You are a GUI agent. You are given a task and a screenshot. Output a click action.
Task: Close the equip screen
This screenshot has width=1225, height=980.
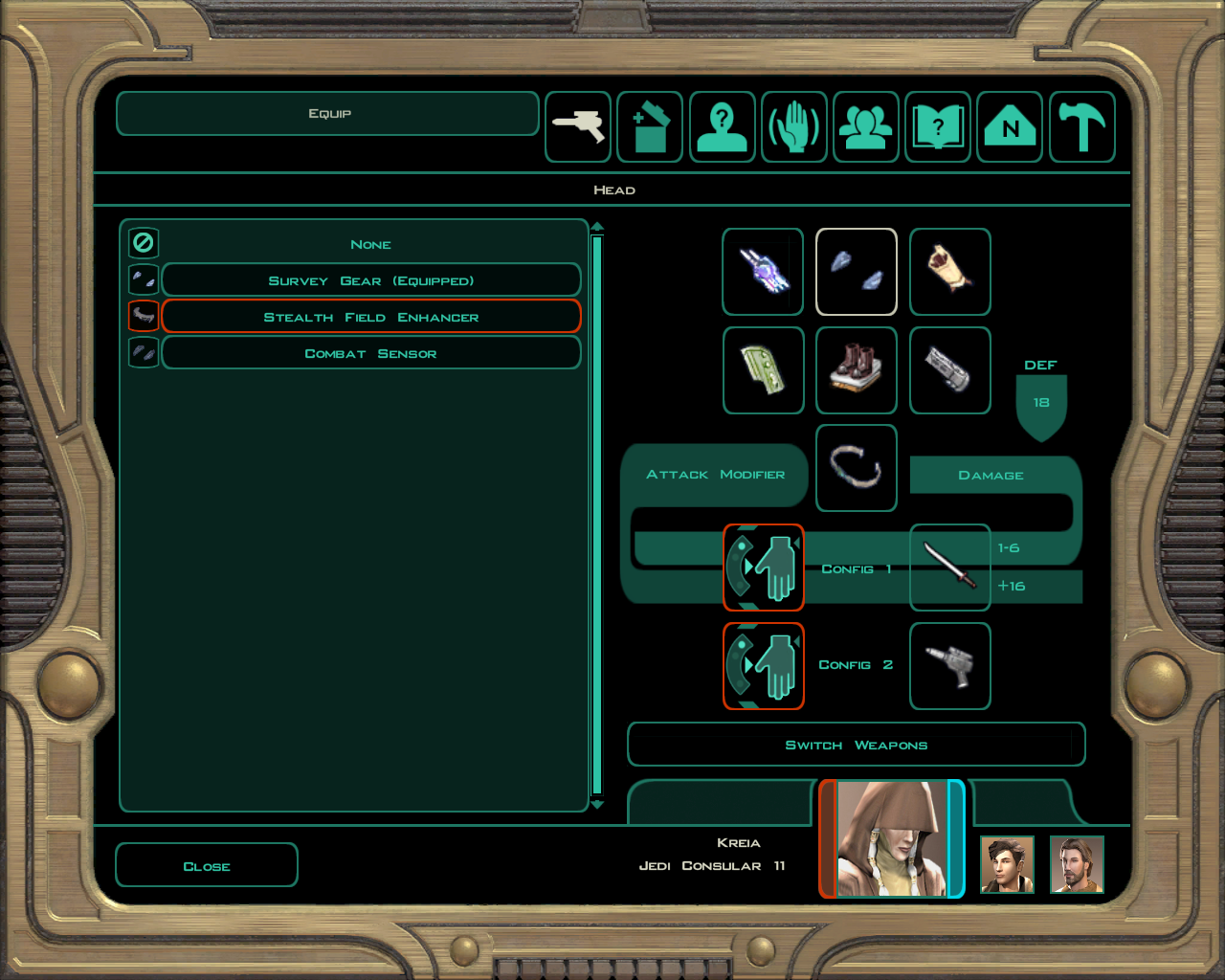[x=207, y=865]
